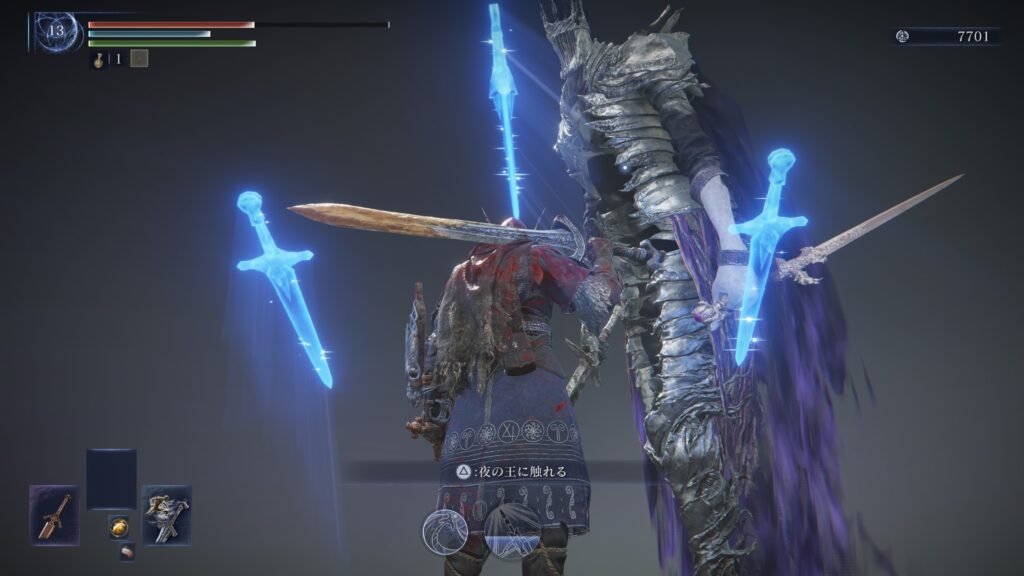
Task: Select the small pink item slot
Action: [127, 551]
